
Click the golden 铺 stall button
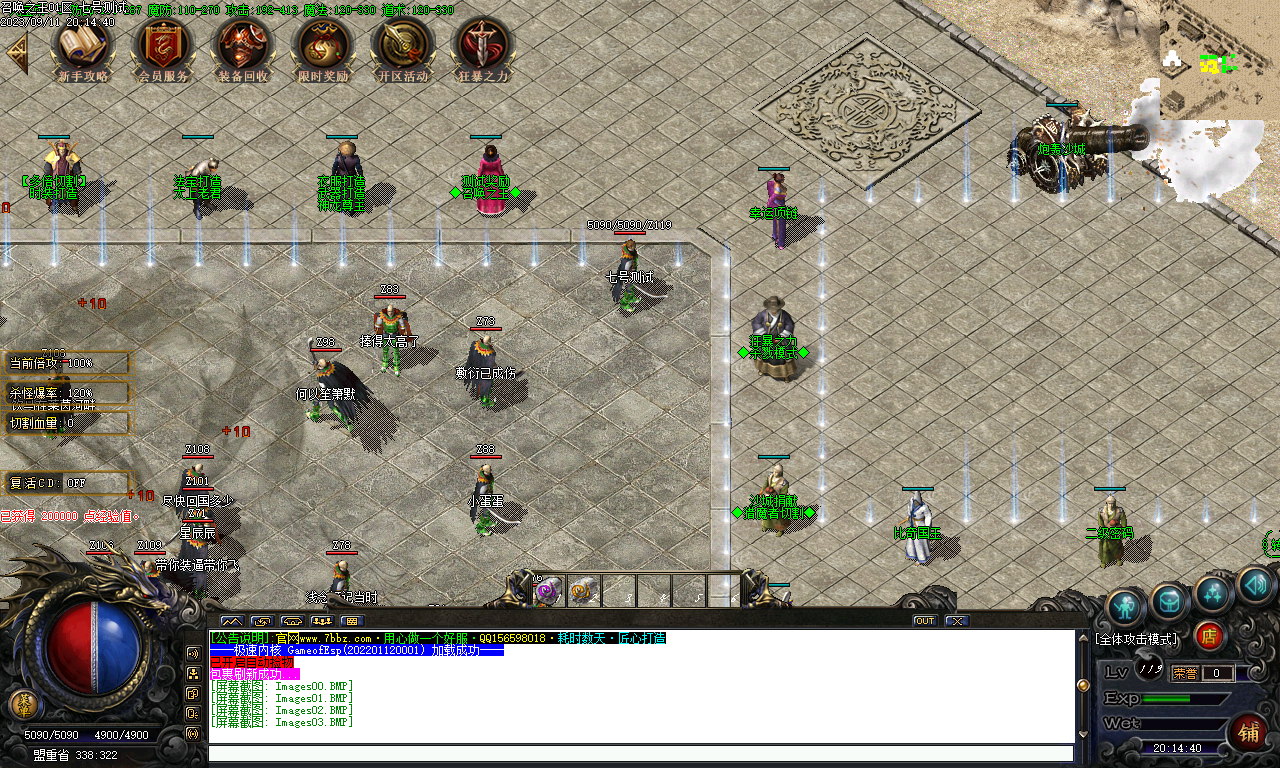click(x=1249, y=732)
